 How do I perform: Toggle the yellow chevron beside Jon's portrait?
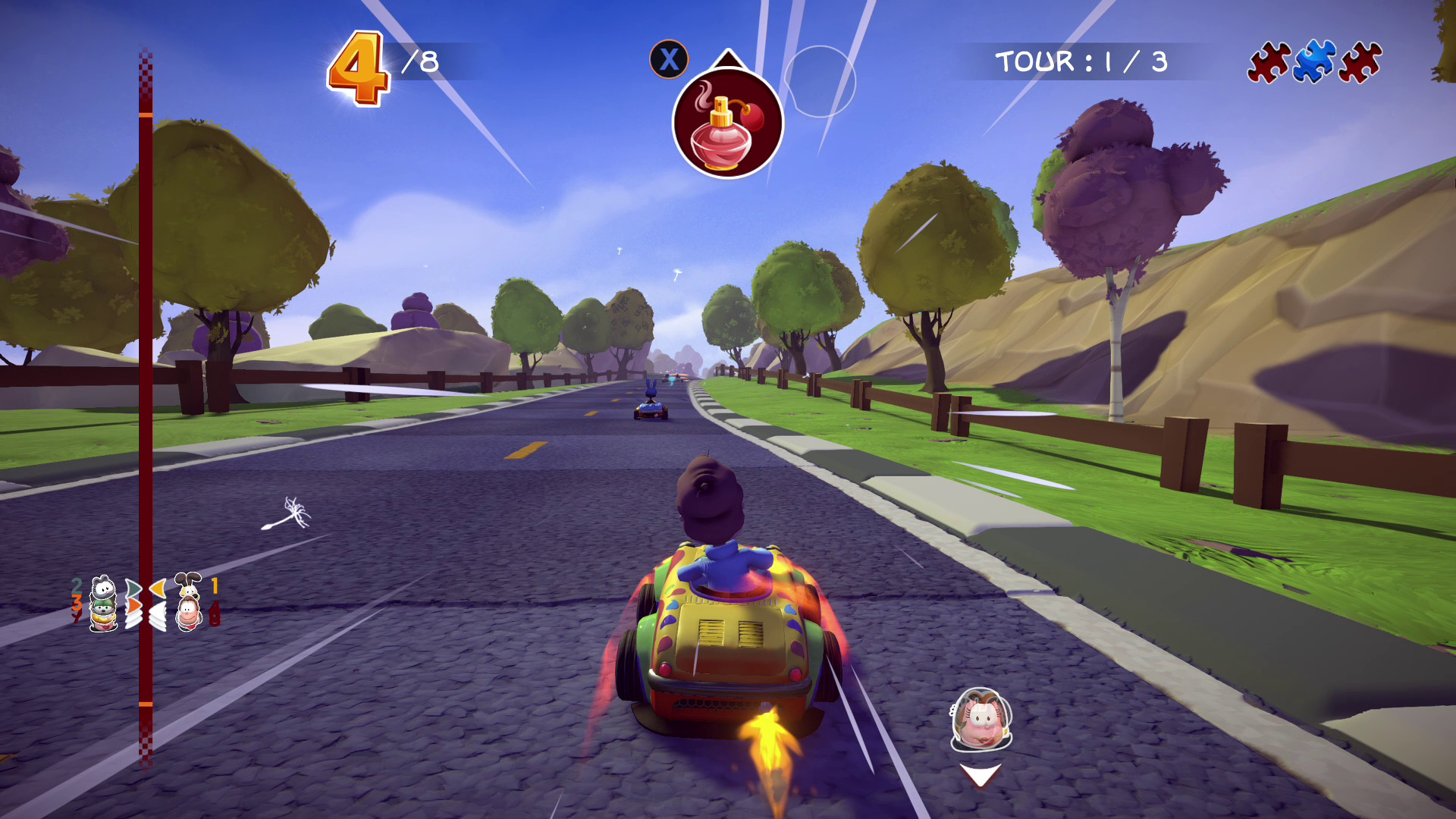(157, 588)
